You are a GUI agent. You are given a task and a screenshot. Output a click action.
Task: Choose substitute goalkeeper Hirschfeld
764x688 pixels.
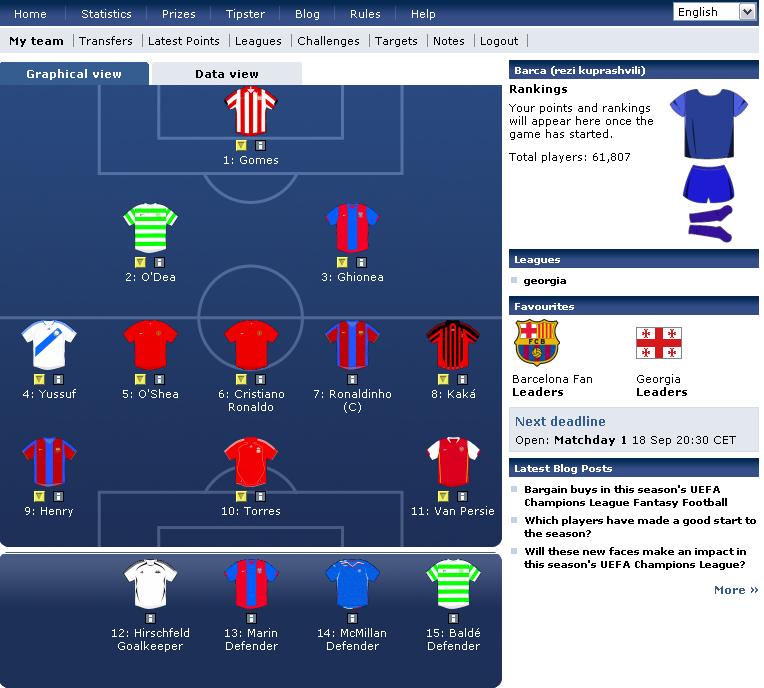(150, 585)
